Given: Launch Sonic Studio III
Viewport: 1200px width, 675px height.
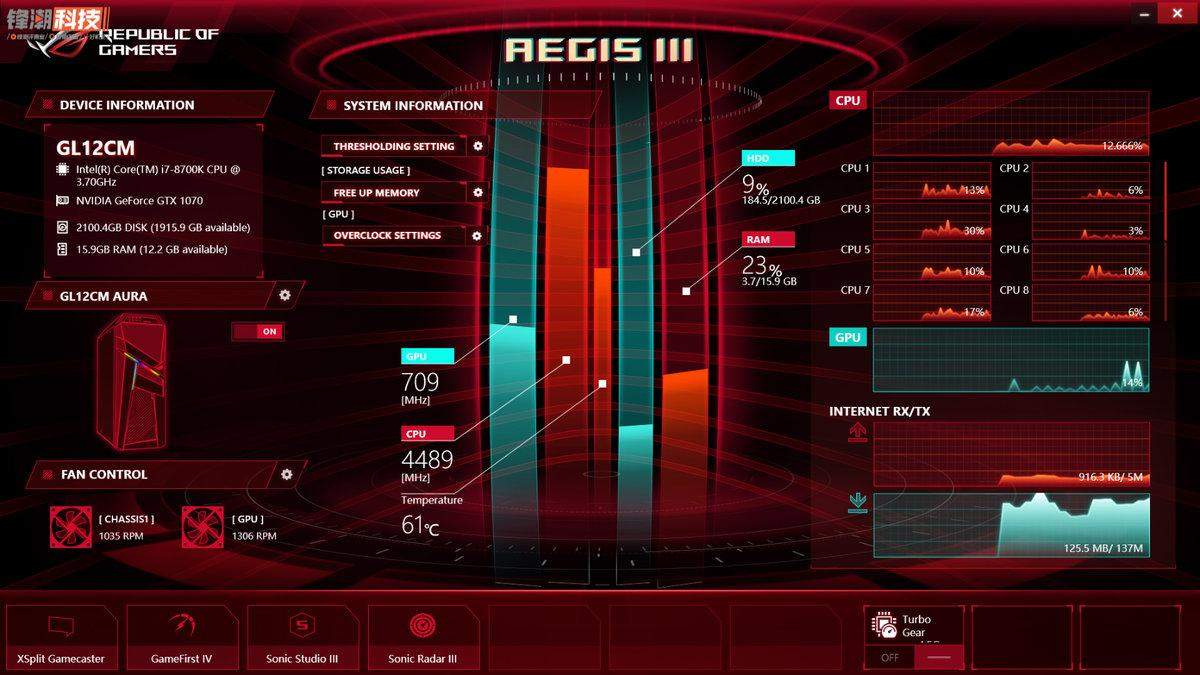Looking at the screenshot, I should pyautogui.click(x=302, y=637).
